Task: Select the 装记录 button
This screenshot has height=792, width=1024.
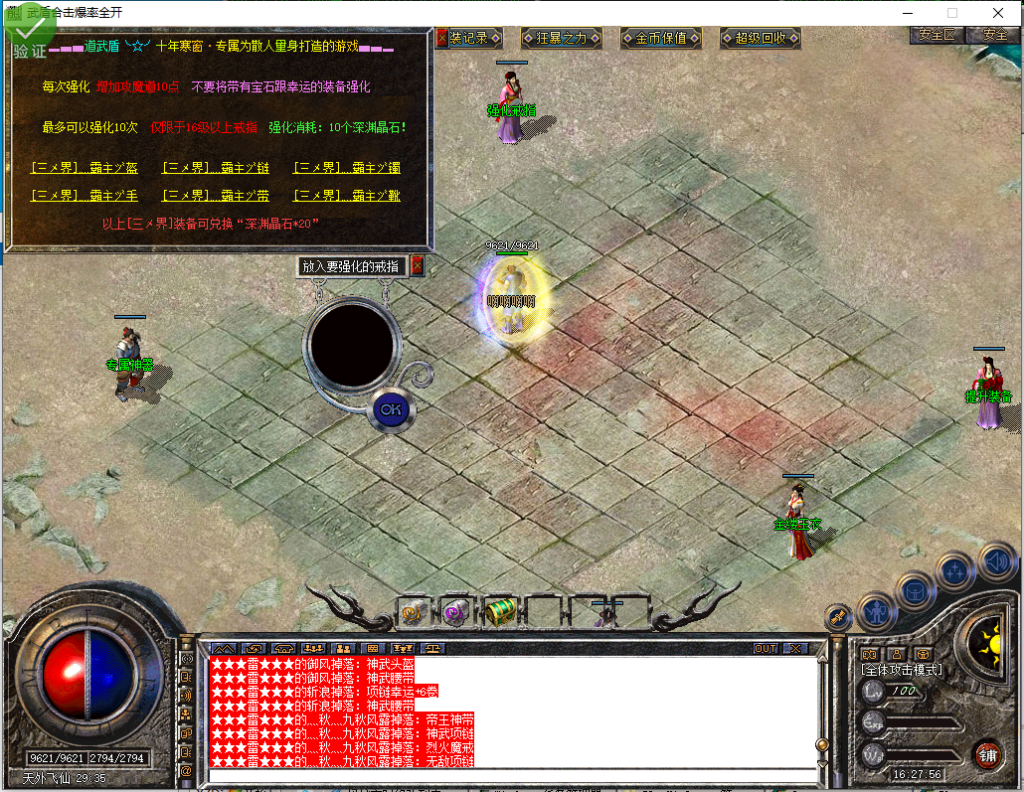Action: [468, 38]
